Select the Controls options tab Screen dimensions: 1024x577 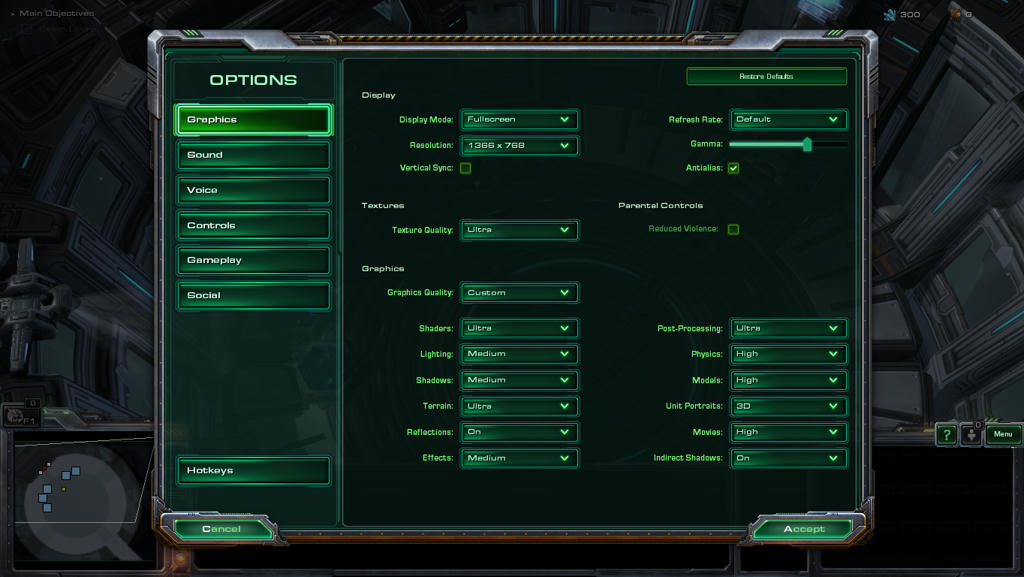tap(253, 225)
